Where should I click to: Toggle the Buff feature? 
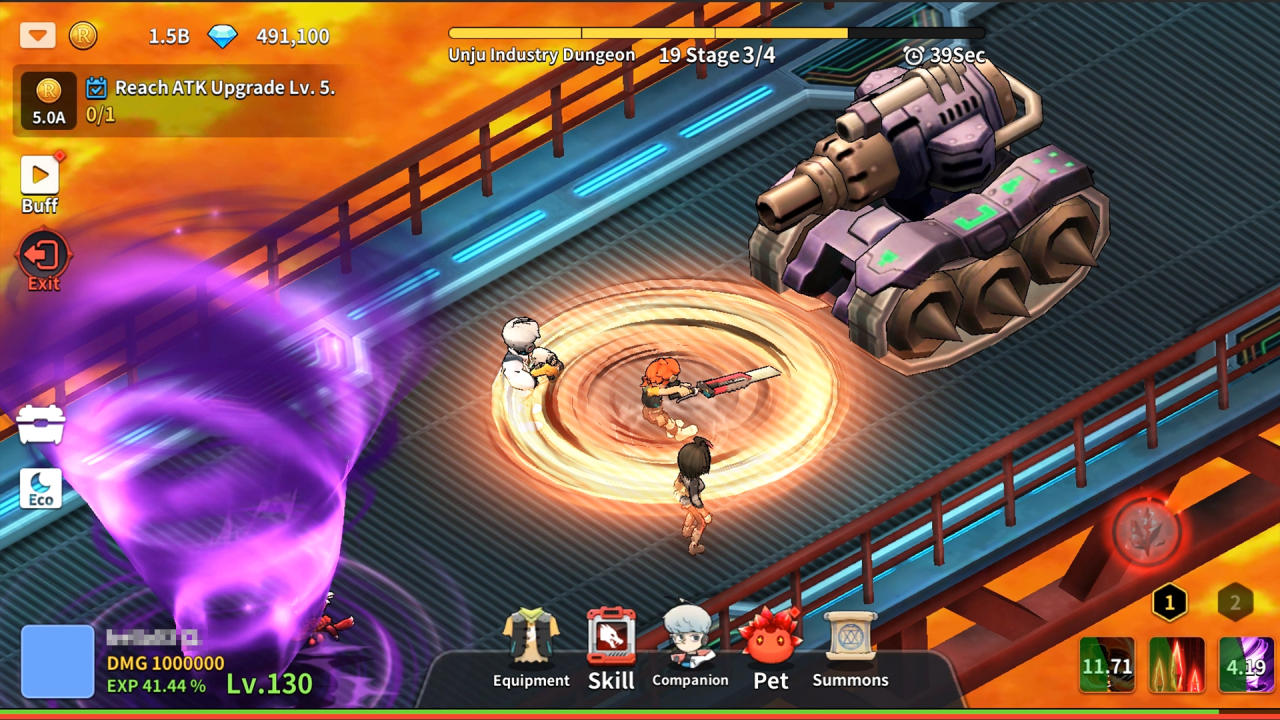[x=39, y=178]
